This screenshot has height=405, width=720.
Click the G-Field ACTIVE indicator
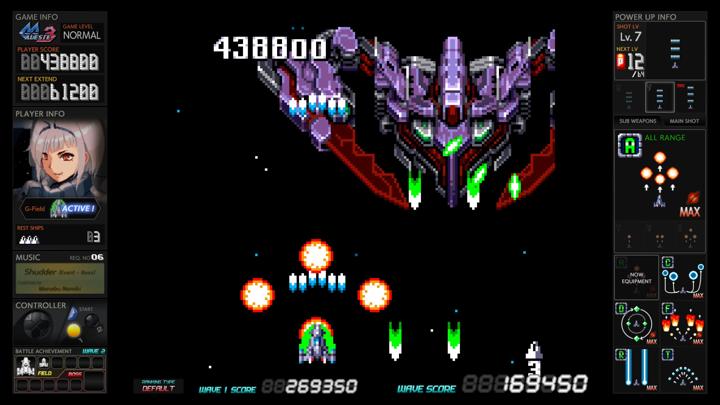(x=73, y=208)
